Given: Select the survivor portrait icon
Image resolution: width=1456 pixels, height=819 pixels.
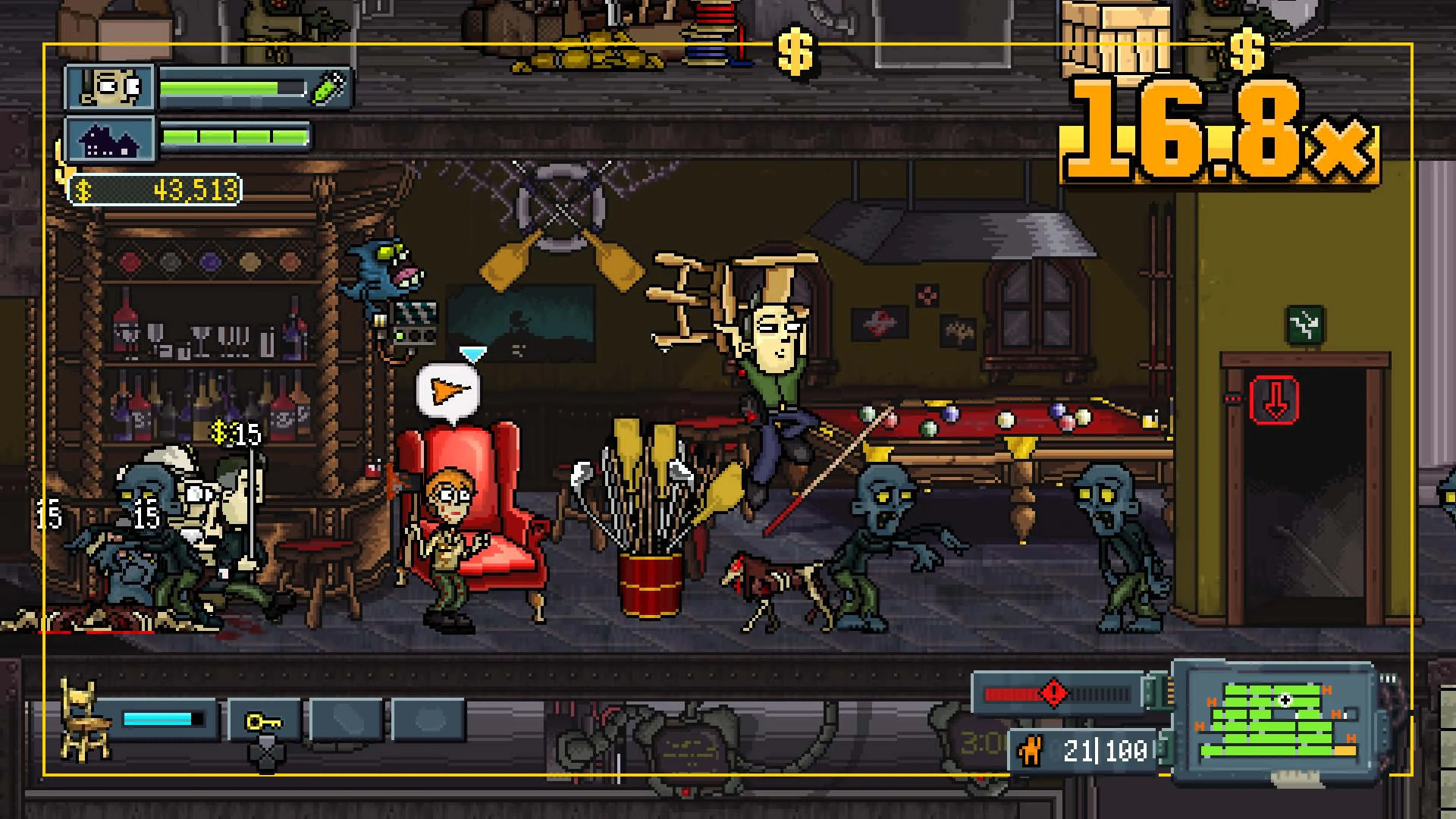Looking at the screenshot, I should point(111,86).
